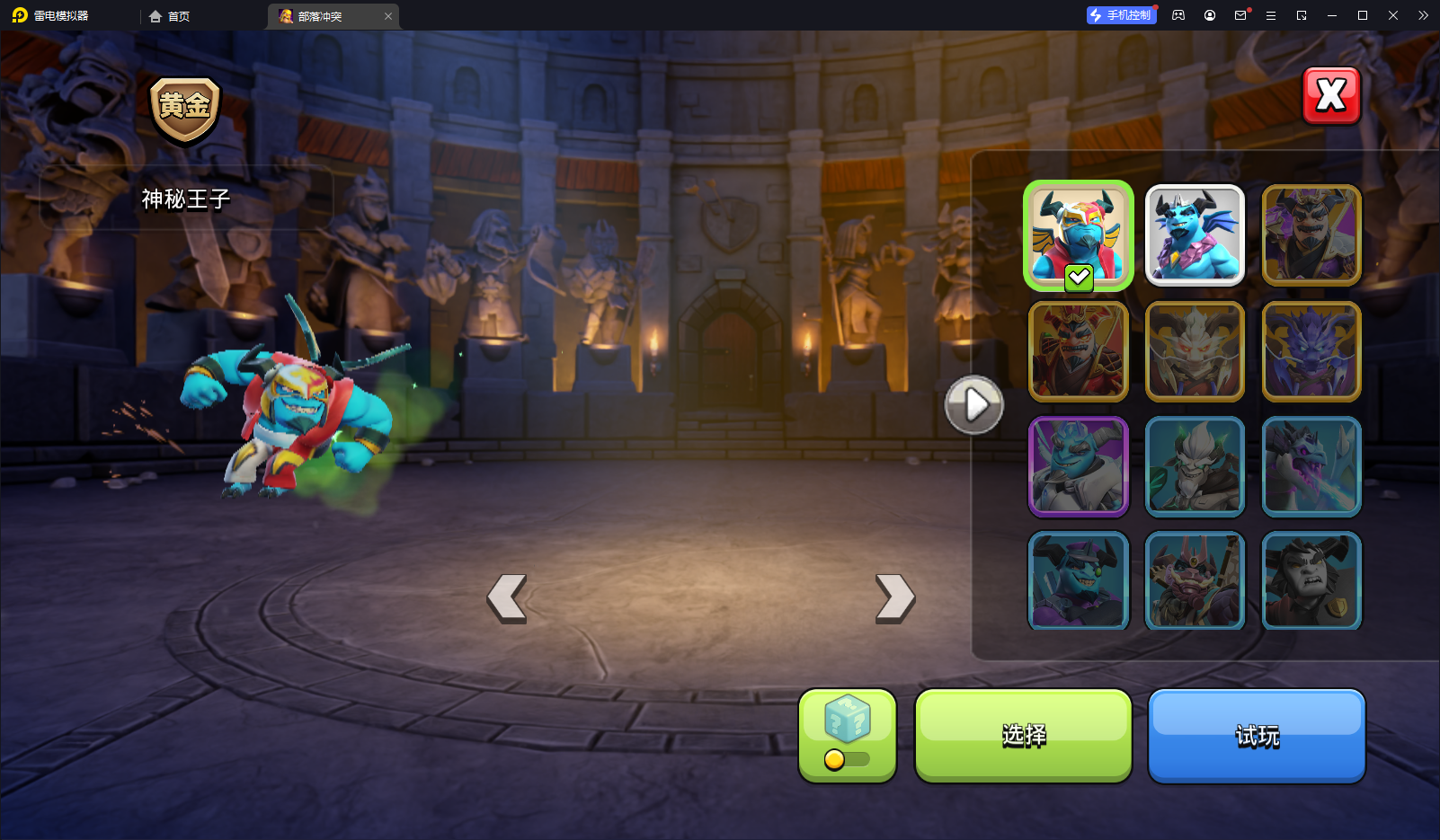Viewport: 1440px width, 840px height.
Task: Close the skin selection screen
Action: point(1331,95)
